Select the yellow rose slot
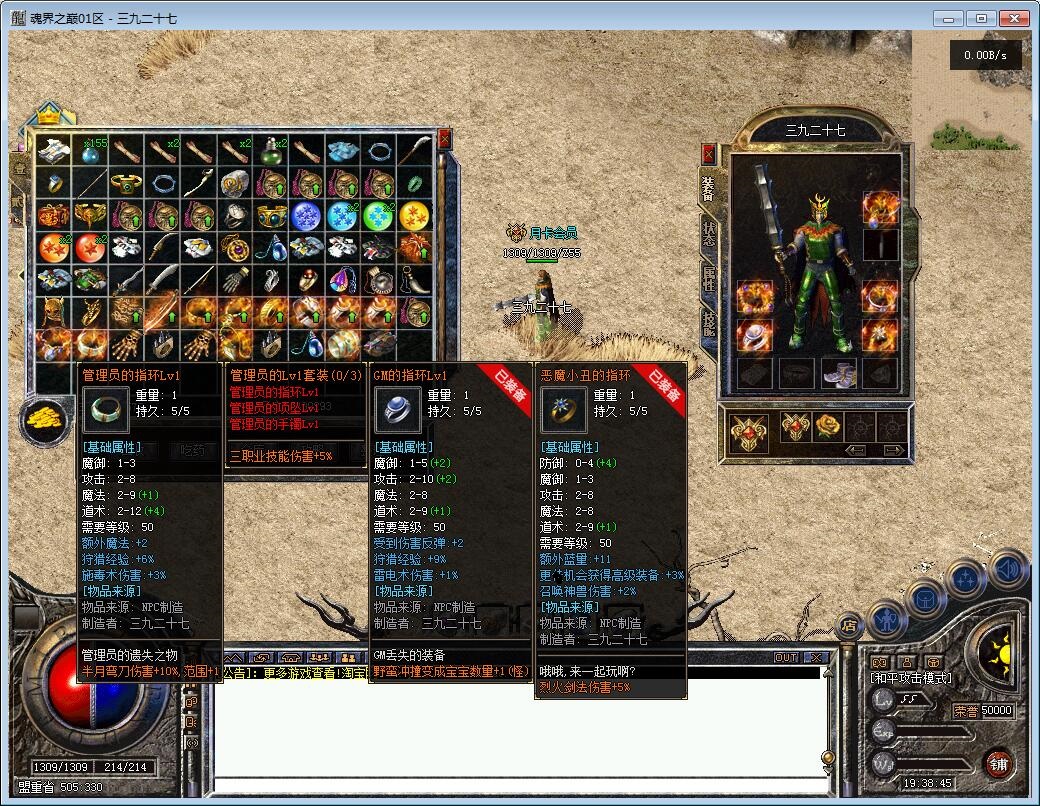 coord(828,427)
